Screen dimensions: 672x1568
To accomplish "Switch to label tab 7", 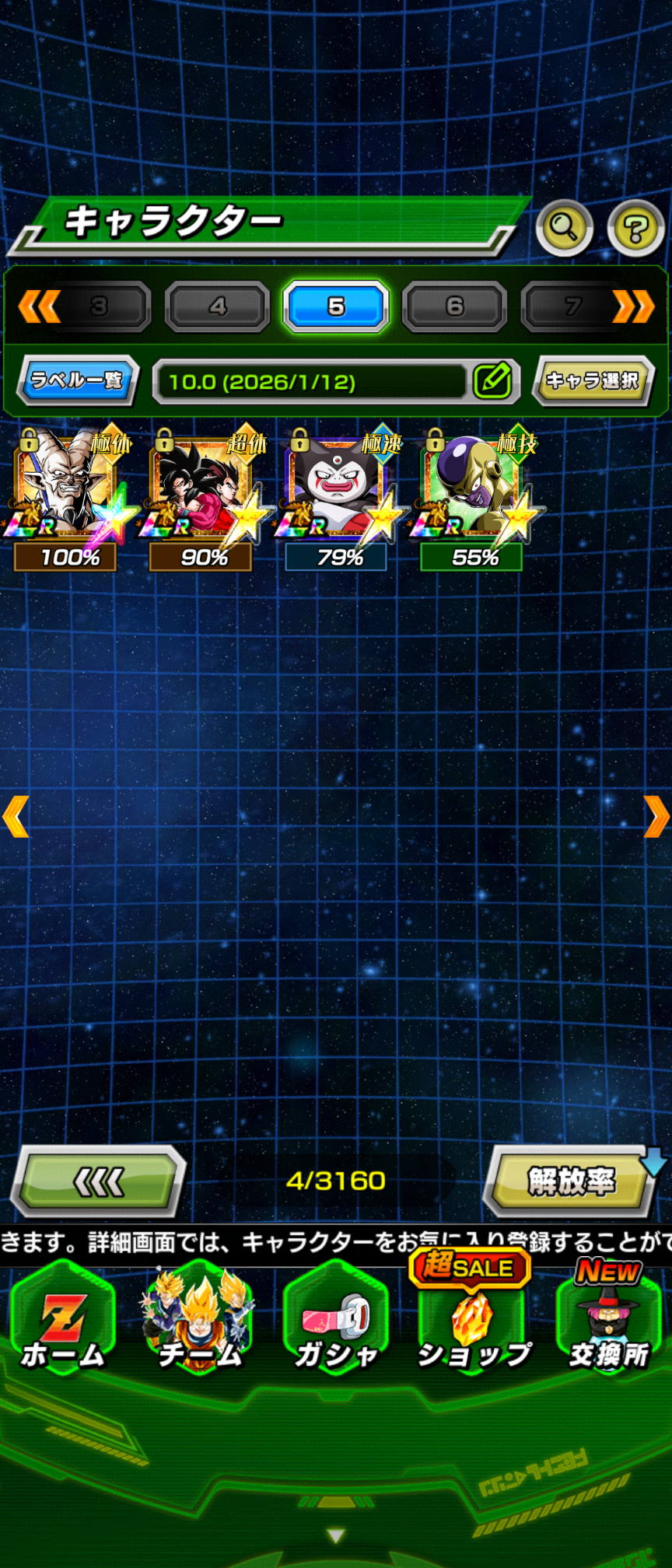I will (x=572, y=307).
